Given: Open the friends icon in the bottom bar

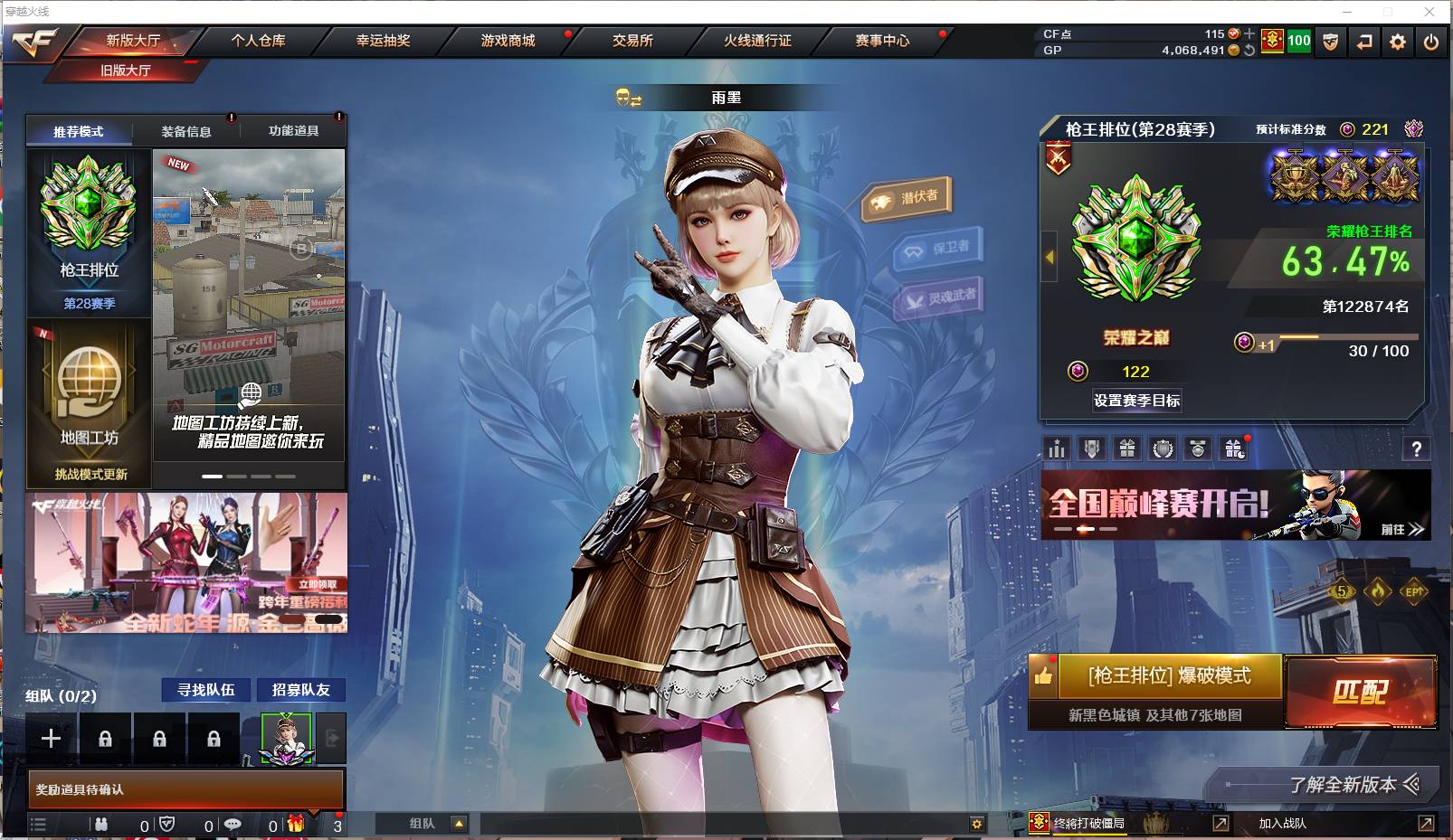Looking at the screenshot, I should 100,824.
